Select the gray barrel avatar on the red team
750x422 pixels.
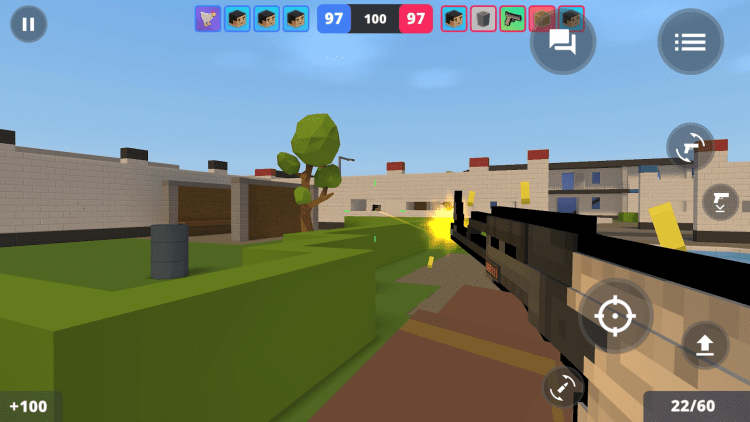pos(484,19)
